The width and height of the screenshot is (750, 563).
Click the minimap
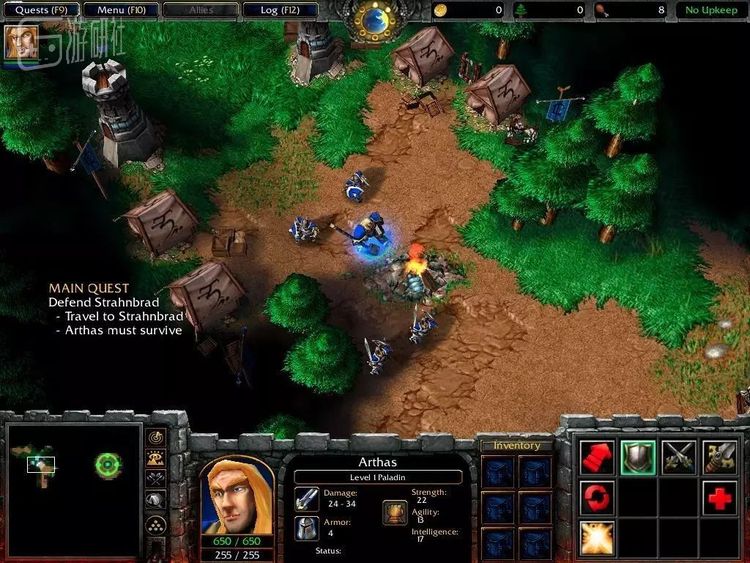pyautogui.click(x=74, y=489)
